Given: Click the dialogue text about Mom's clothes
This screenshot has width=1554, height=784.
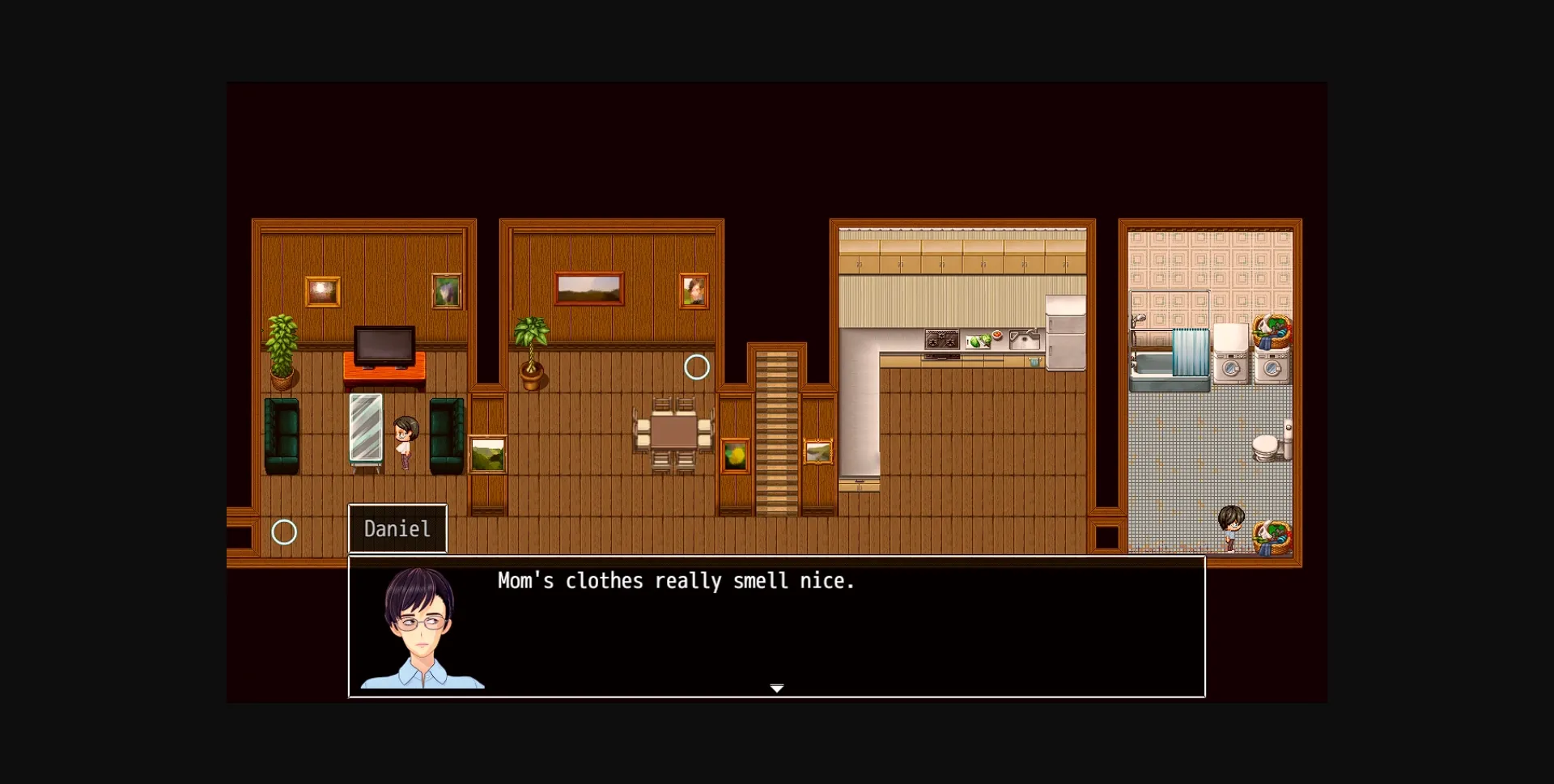Looking at the screenshot, I should click(676, 580).
